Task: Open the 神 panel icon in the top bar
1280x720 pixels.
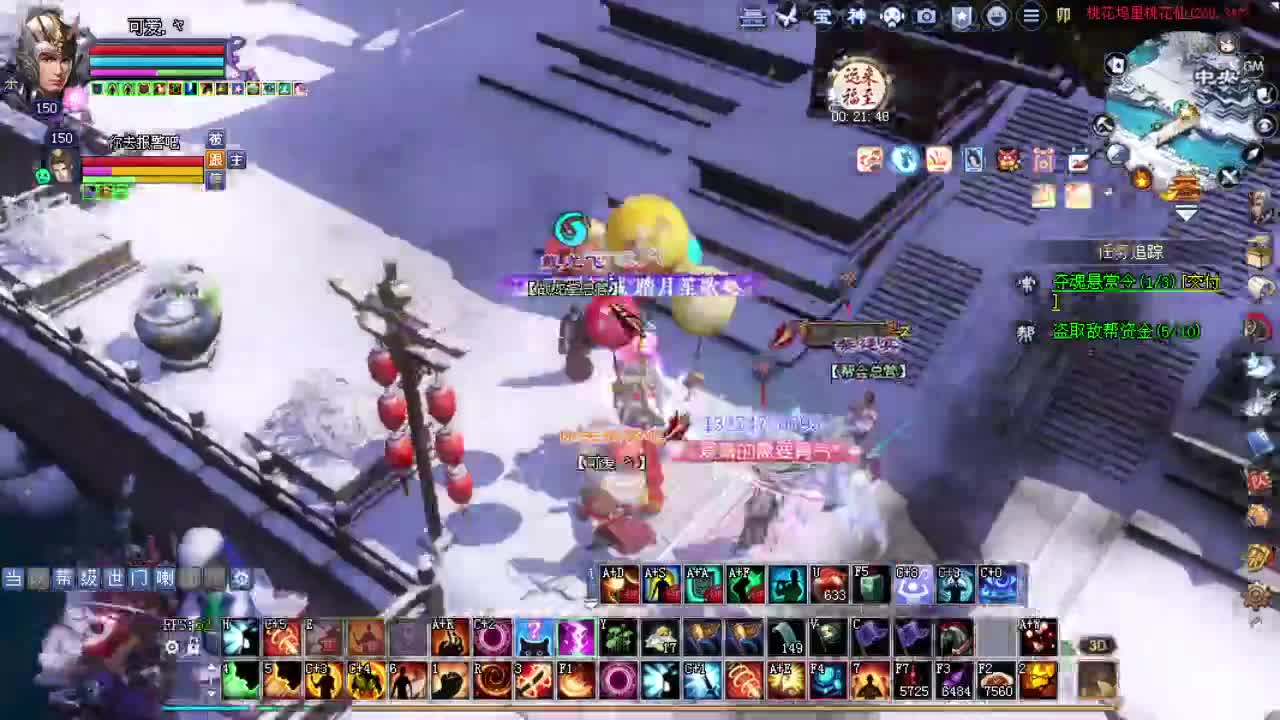Action: pyautogui.click(x=856, y=17)
